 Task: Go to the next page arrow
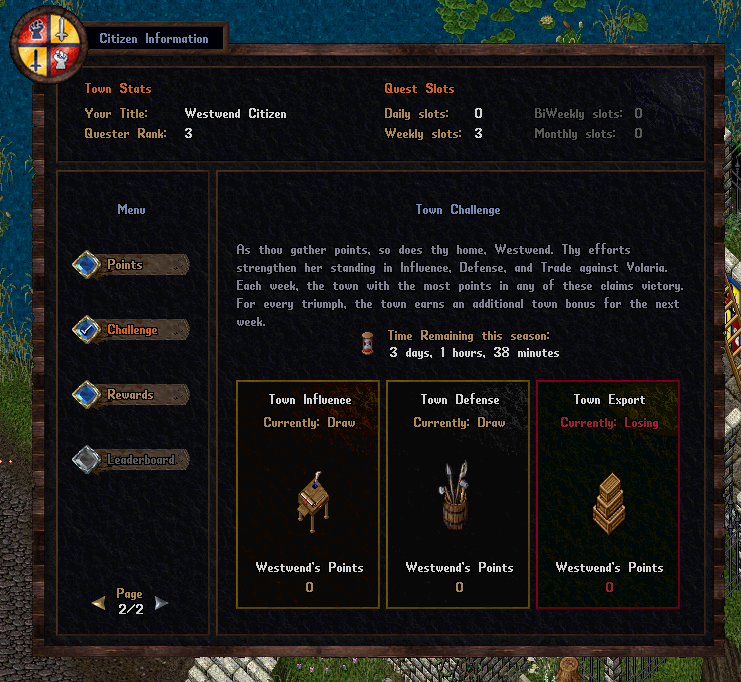[162, 602]
